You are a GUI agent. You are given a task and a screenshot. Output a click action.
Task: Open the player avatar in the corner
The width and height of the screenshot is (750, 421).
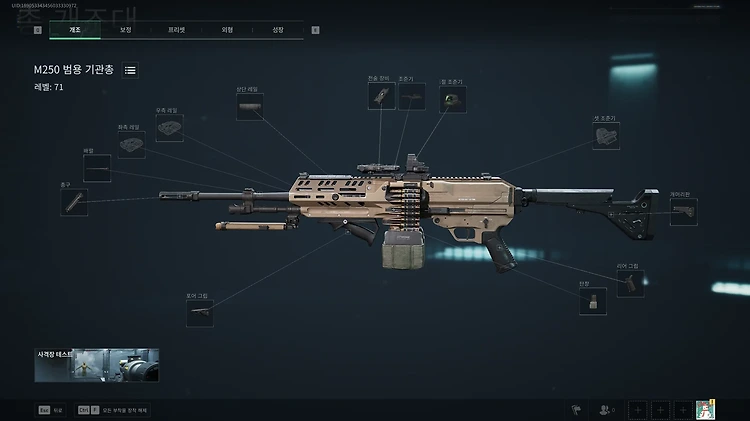click(707, 410)
